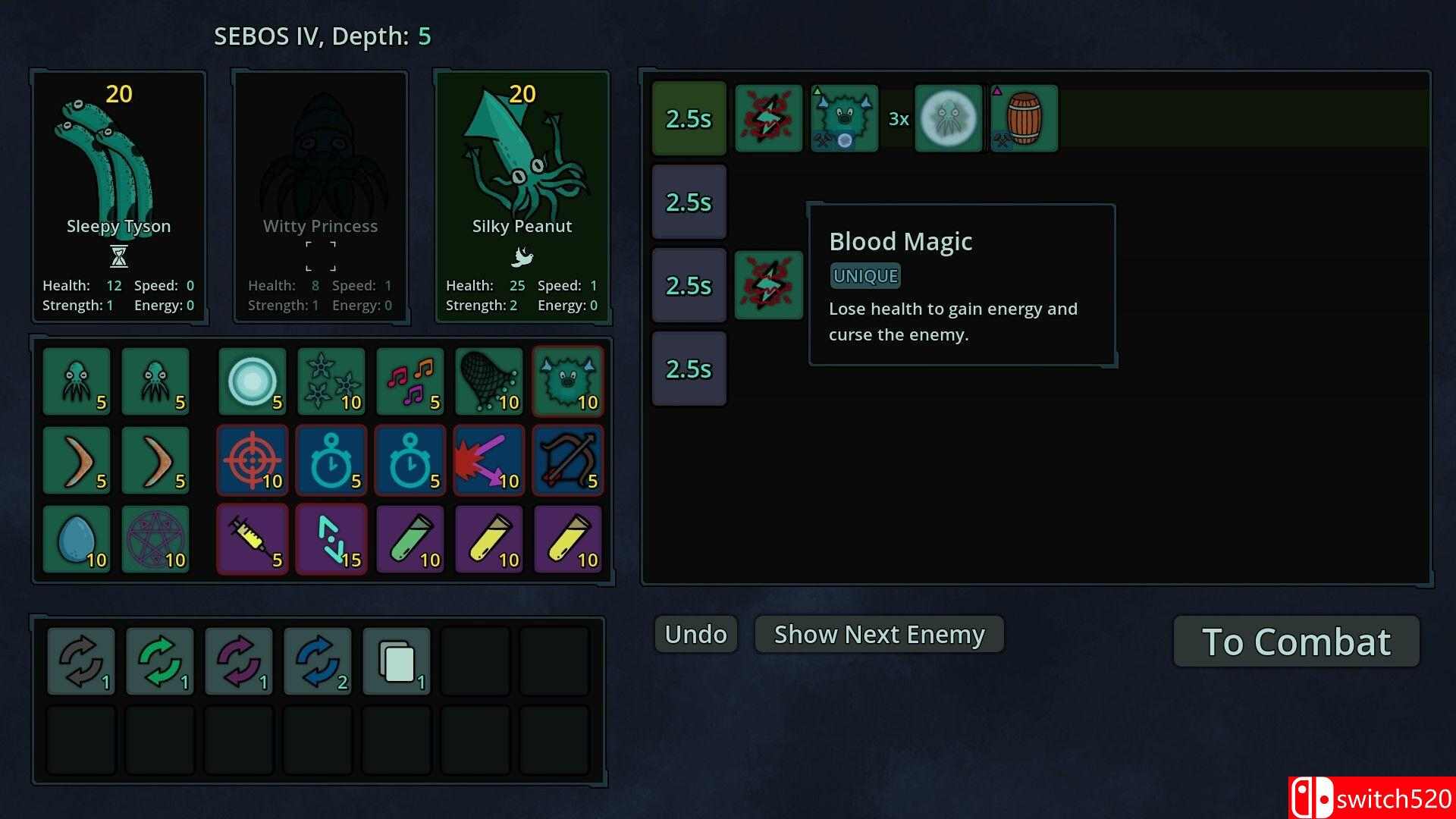Choose the Silky Peanut squid card
The image size is (1456, 819).
pos(522,196)
